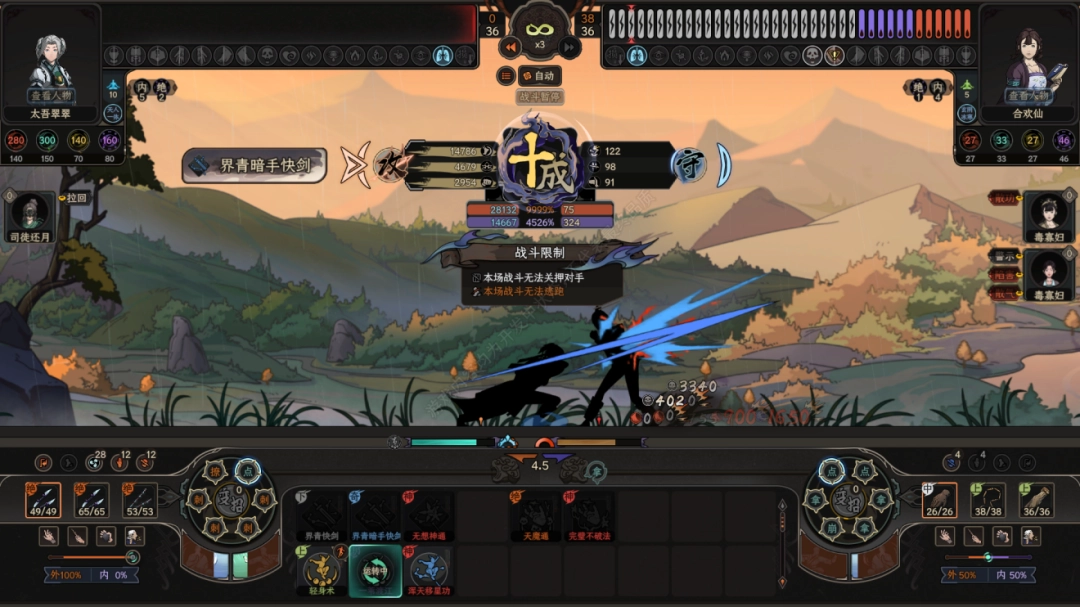
Task: Use the 无想神通 skill
Action: point(428,516)
